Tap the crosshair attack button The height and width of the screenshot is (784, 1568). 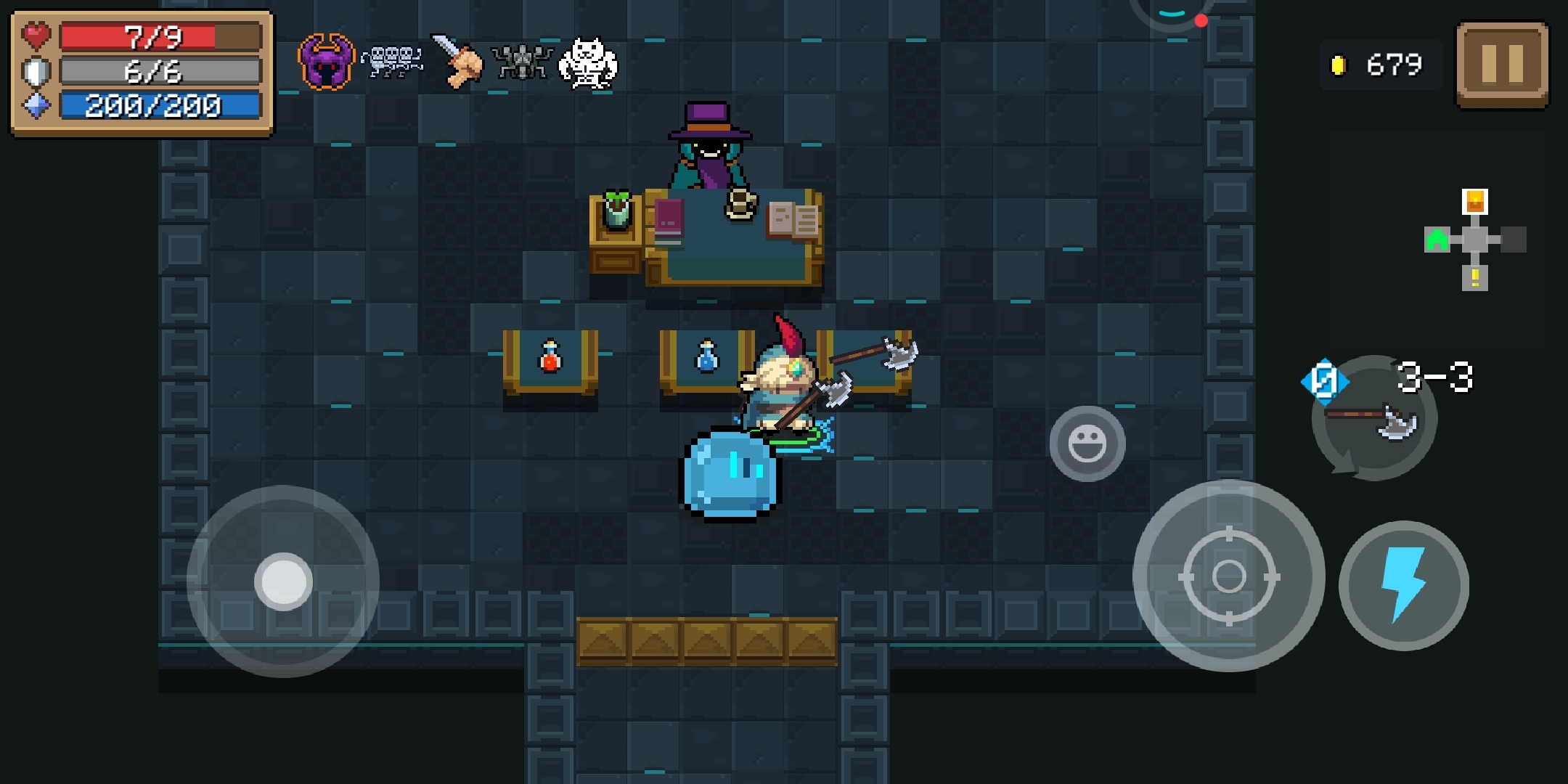pos(1228,576)
